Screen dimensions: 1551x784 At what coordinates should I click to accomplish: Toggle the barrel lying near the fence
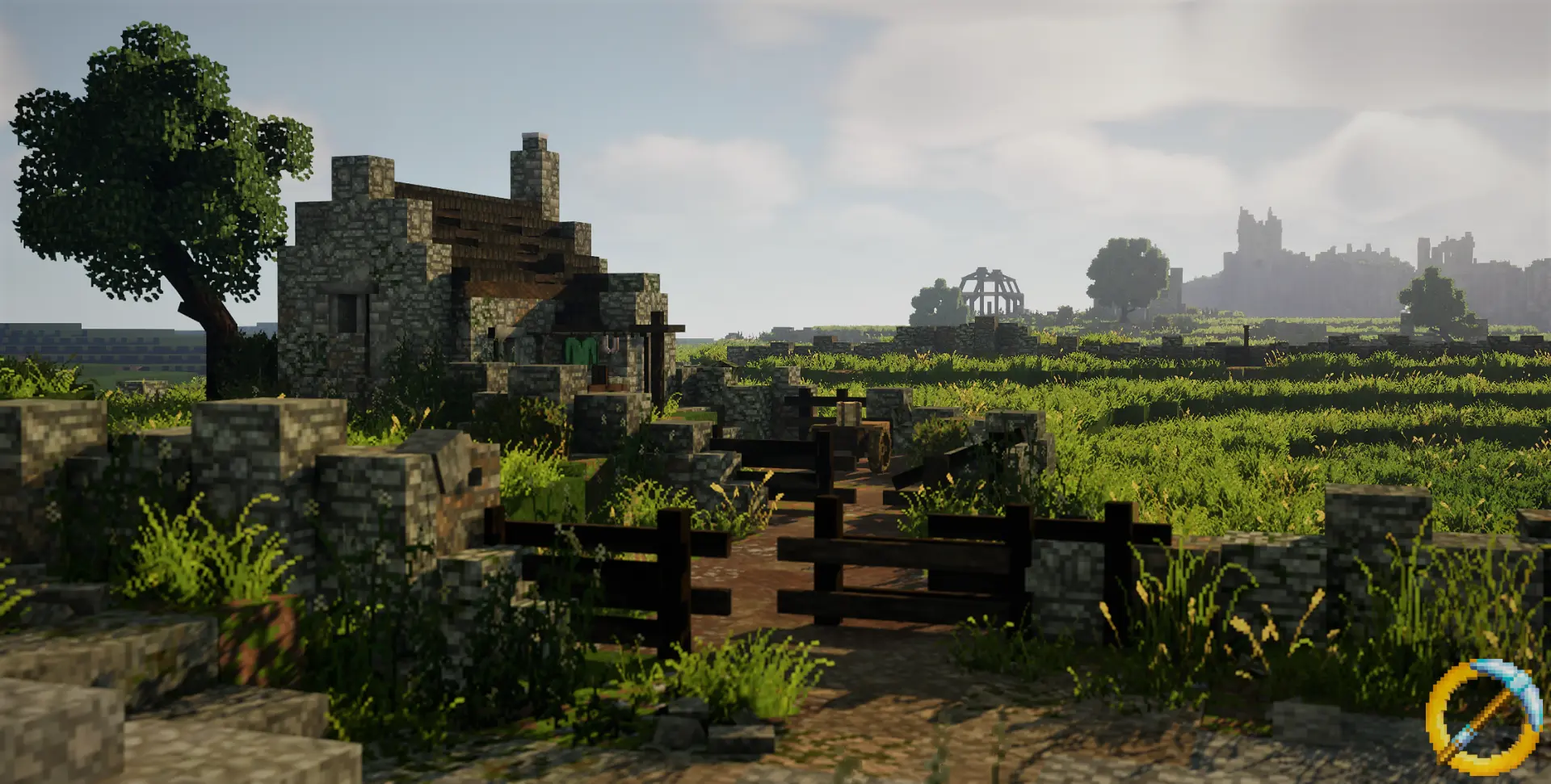point(847,413)
